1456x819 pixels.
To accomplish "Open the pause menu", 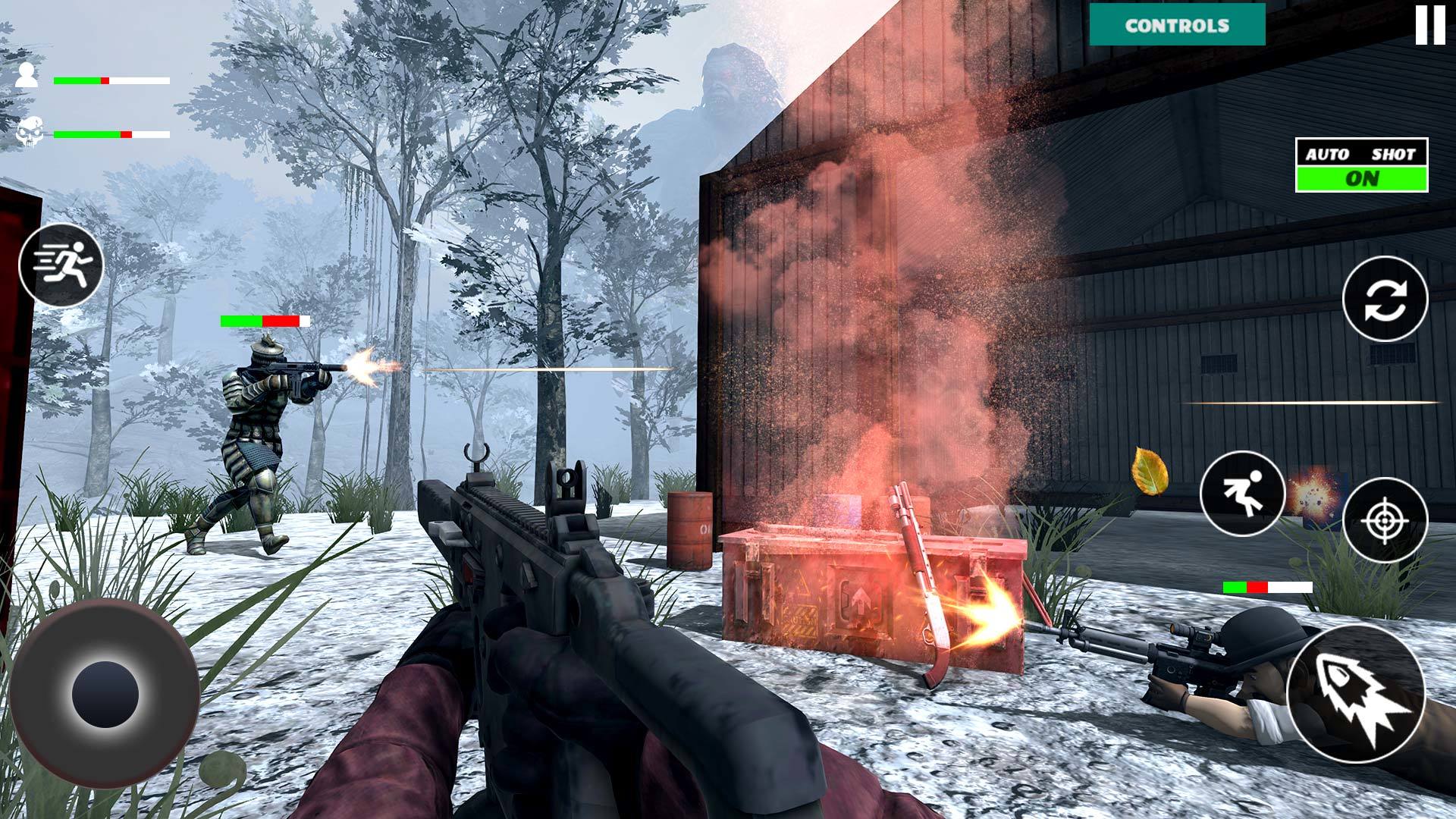I will tap(1429, 25).
